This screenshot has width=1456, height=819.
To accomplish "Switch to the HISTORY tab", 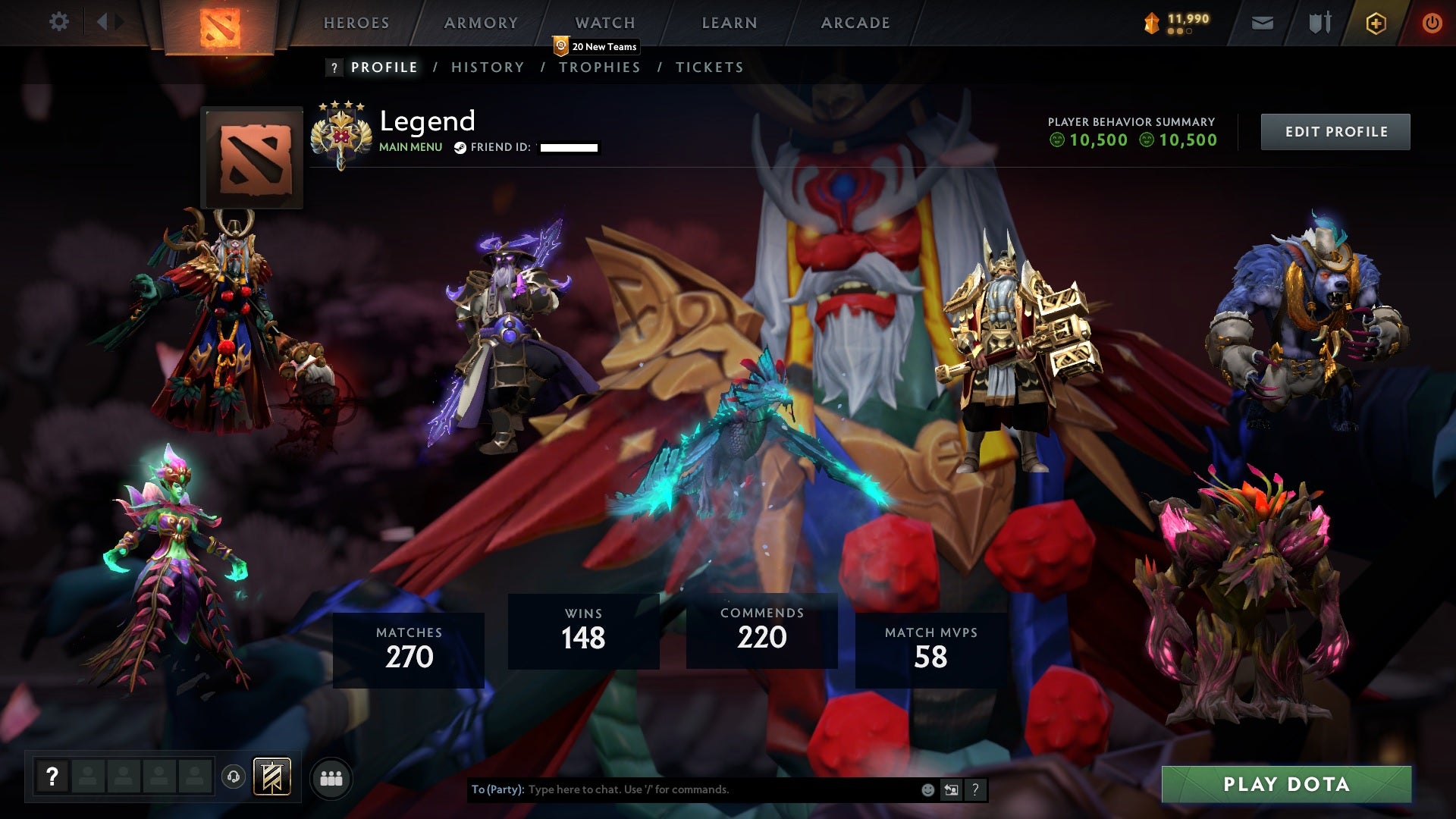I will coord(487,67).
